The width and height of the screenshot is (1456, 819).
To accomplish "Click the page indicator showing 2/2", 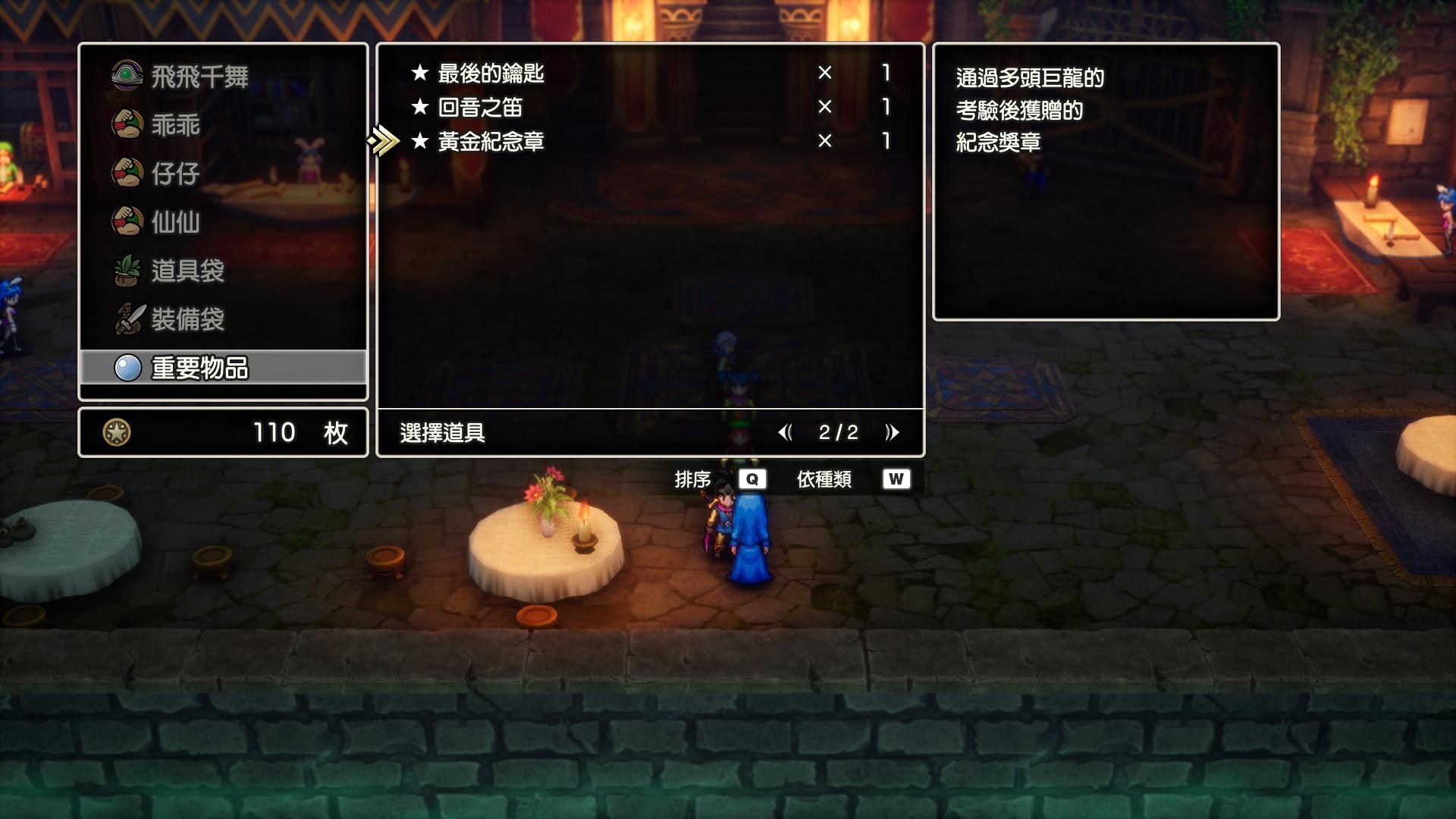I will pos(839,432).
